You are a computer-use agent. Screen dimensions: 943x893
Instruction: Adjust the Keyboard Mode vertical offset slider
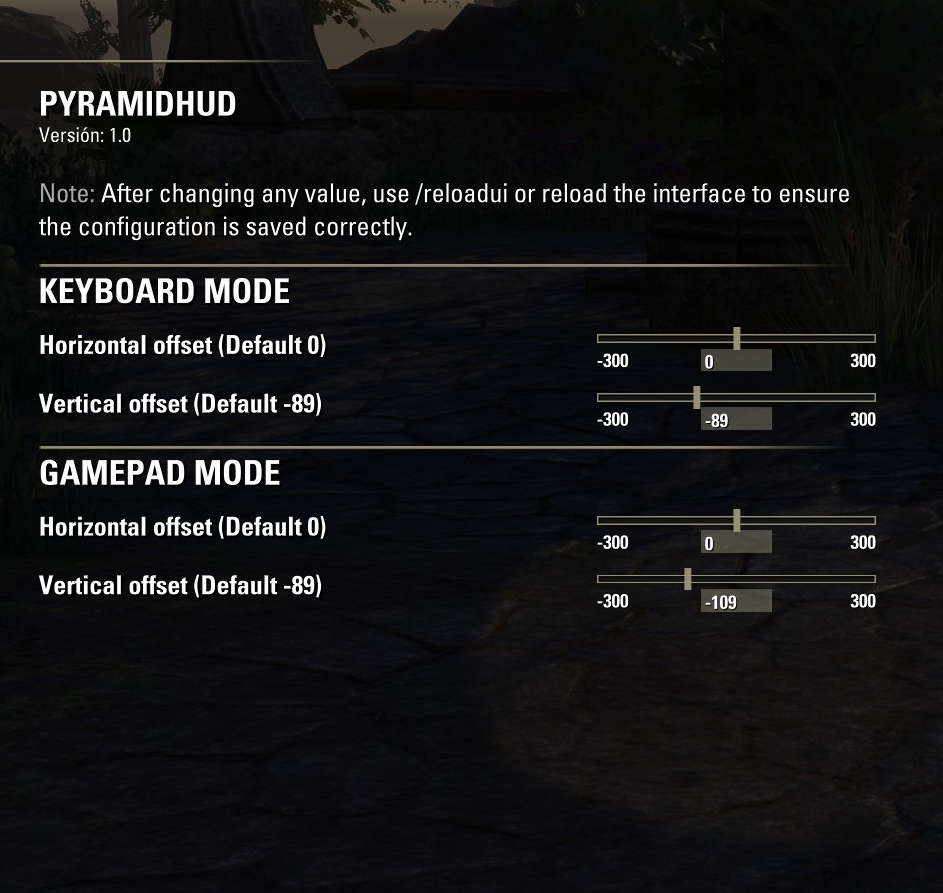[696, 398]
